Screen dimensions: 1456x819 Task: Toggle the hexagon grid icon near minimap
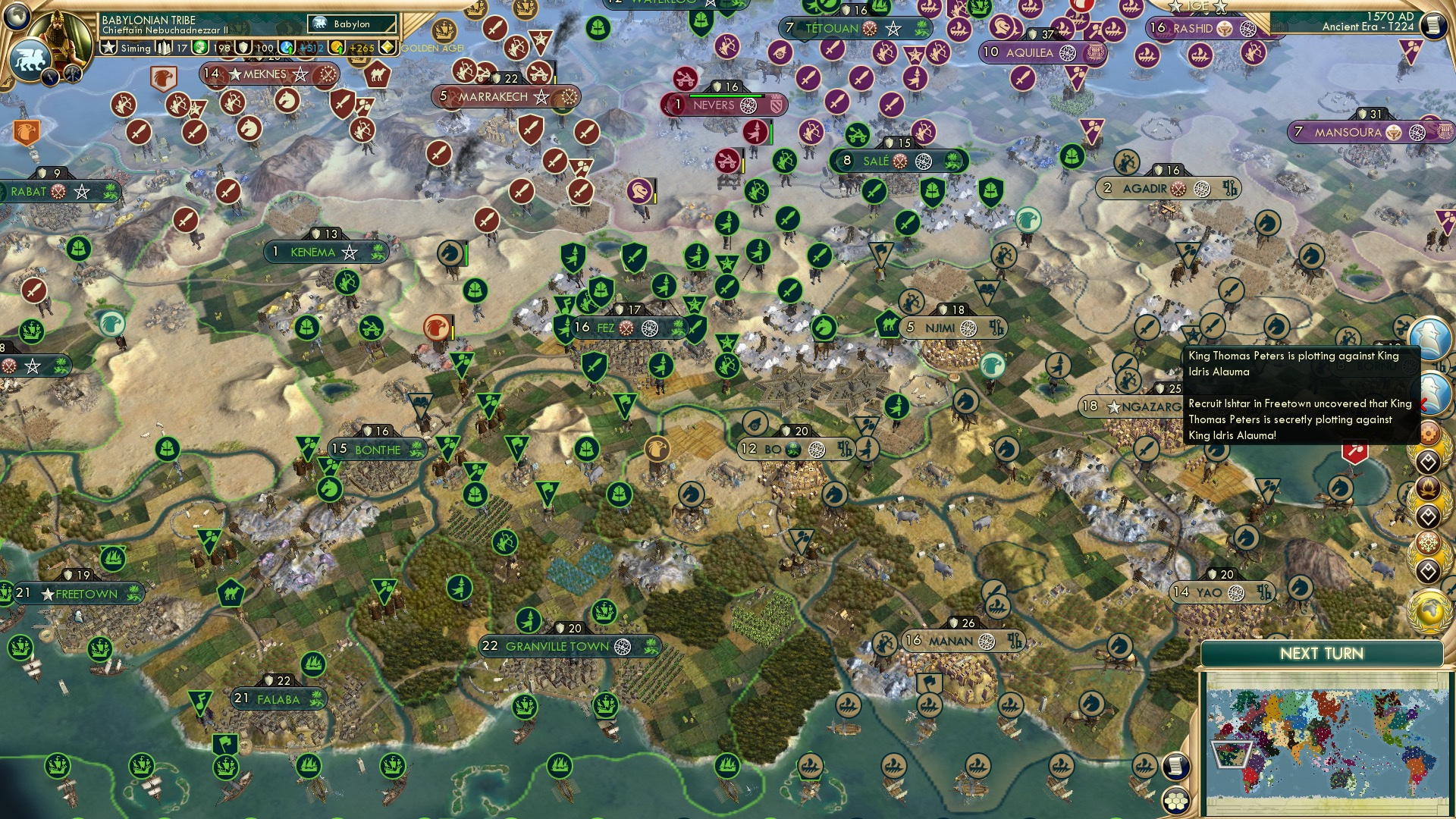pyautogui.click(x=1174, y=801)
